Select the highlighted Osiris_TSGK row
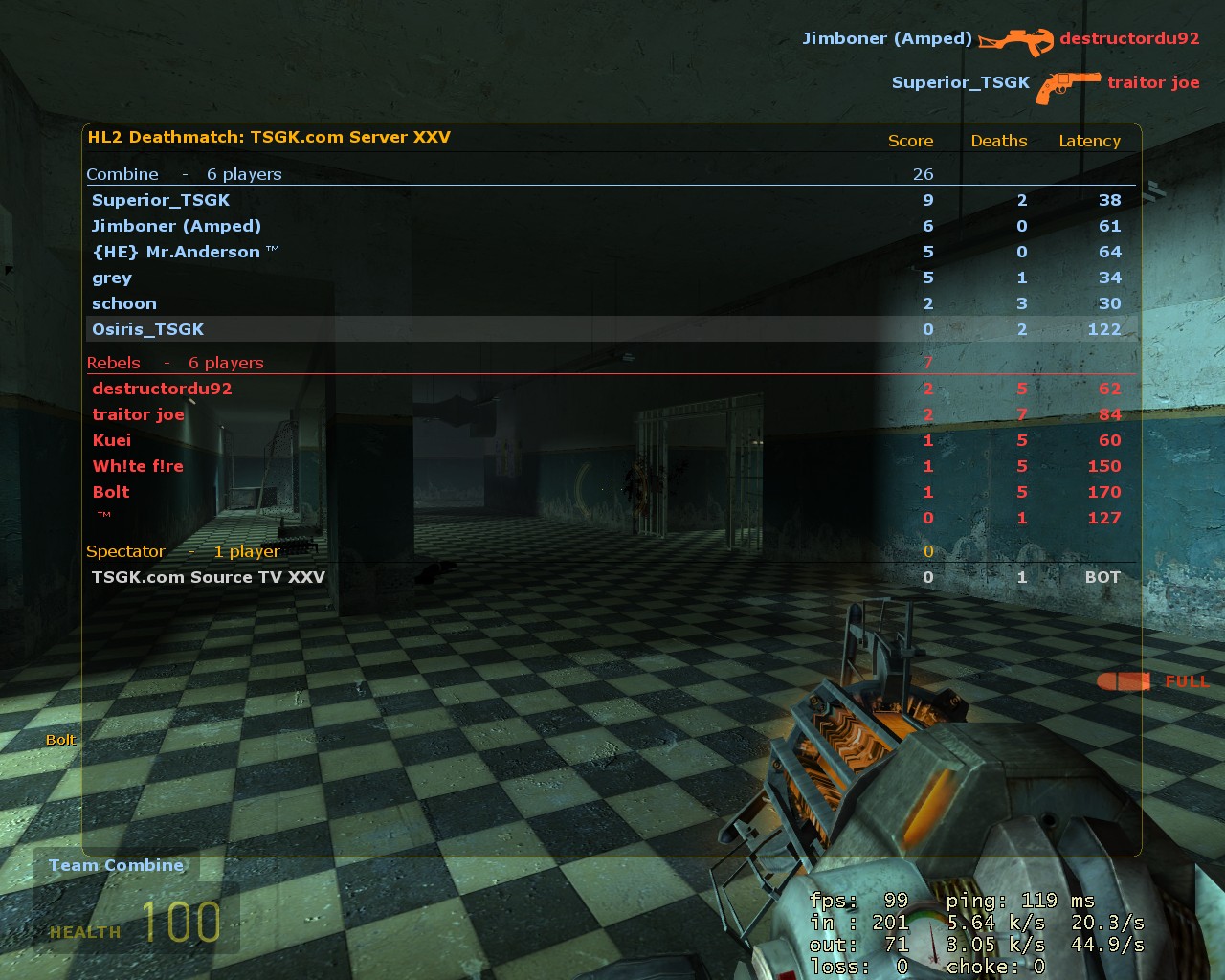The height and width of the screenshot is (980, 1225). pos(147,328)
